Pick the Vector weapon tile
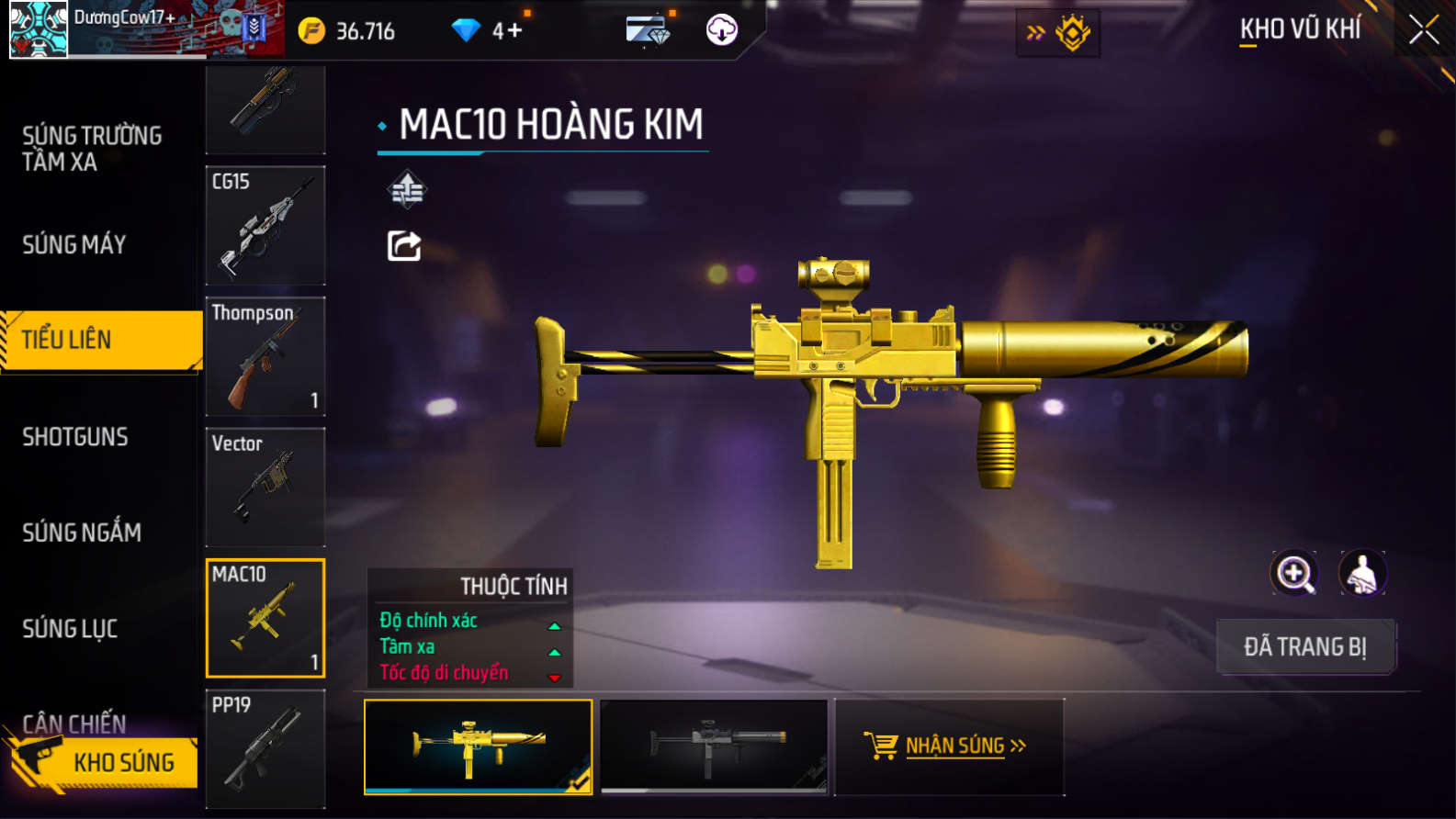This screenshot has width=1456, height=819. tap(265, 487)
